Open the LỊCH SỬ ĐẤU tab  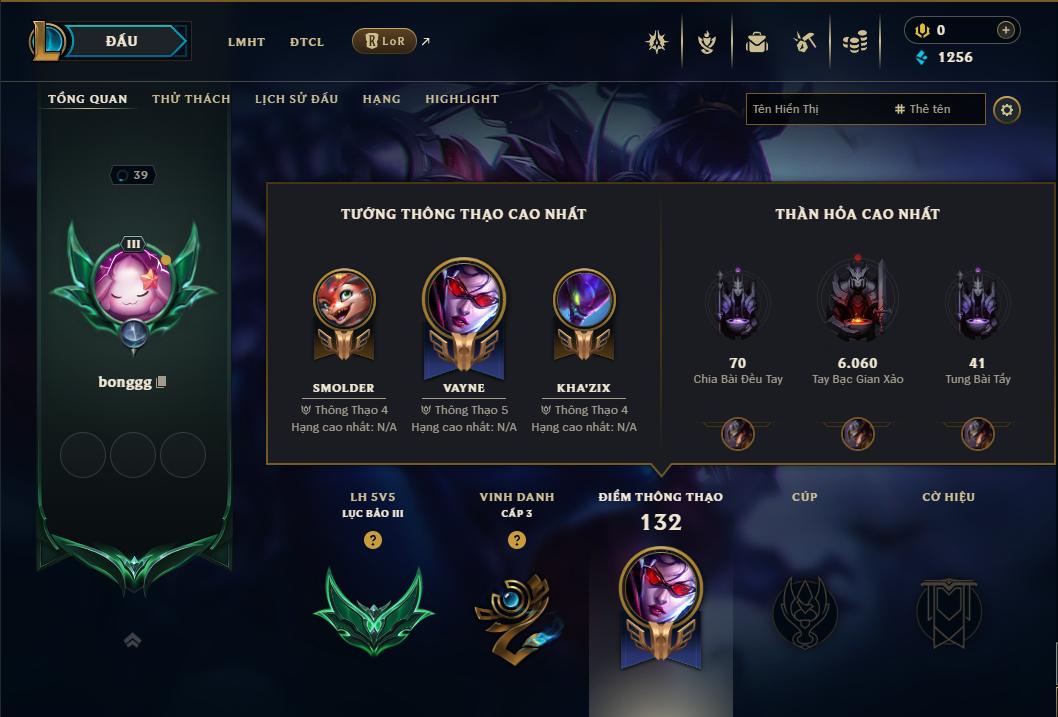[x=296, y=99]
